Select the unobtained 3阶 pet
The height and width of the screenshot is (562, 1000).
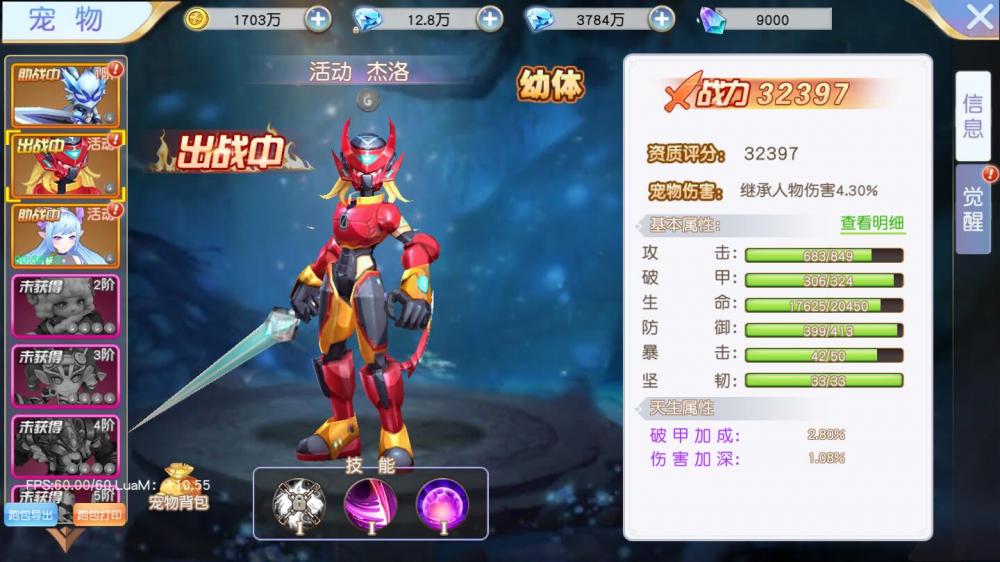65,376
